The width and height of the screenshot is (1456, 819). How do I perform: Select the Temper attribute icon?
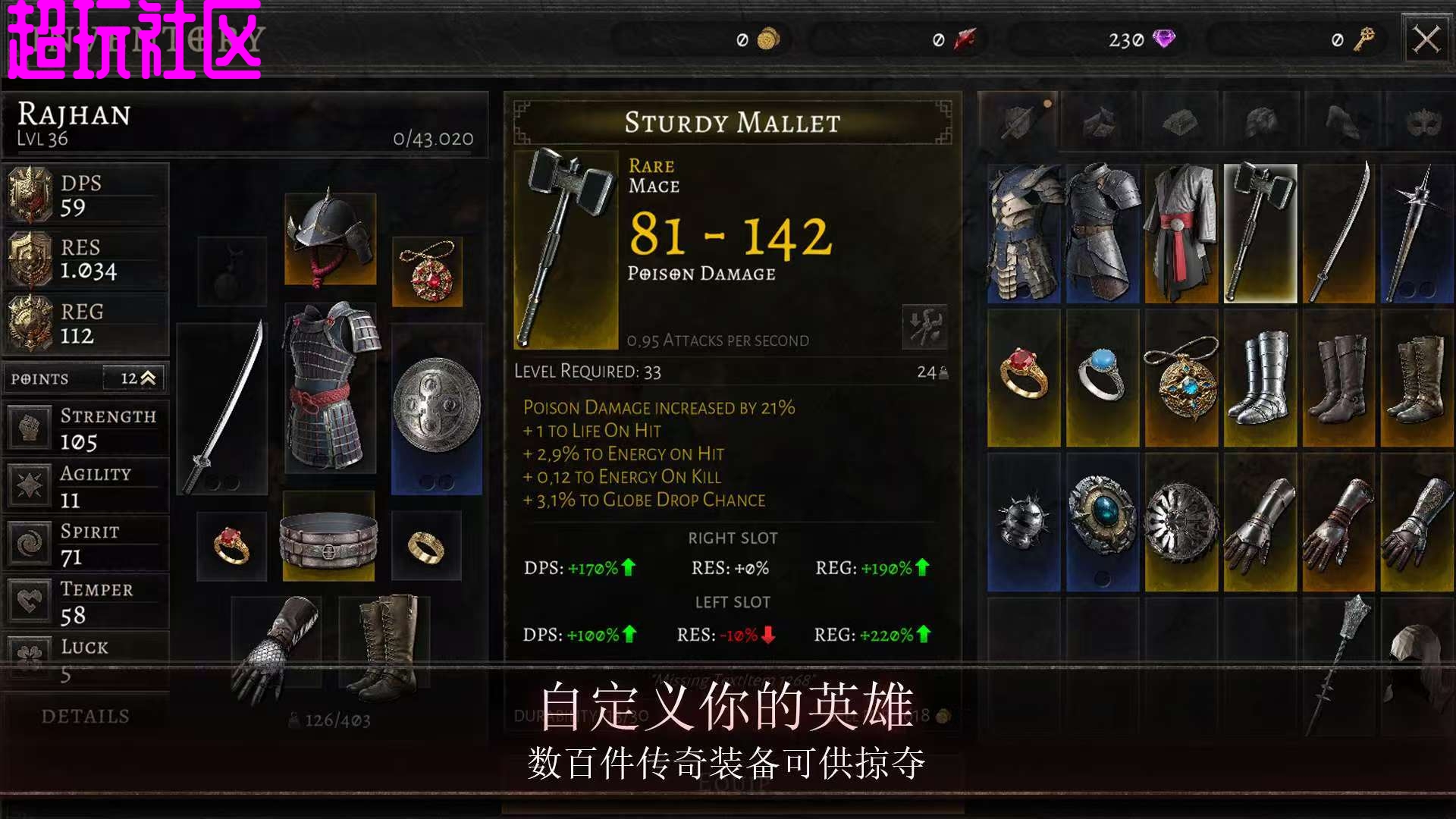coord(29,601)
